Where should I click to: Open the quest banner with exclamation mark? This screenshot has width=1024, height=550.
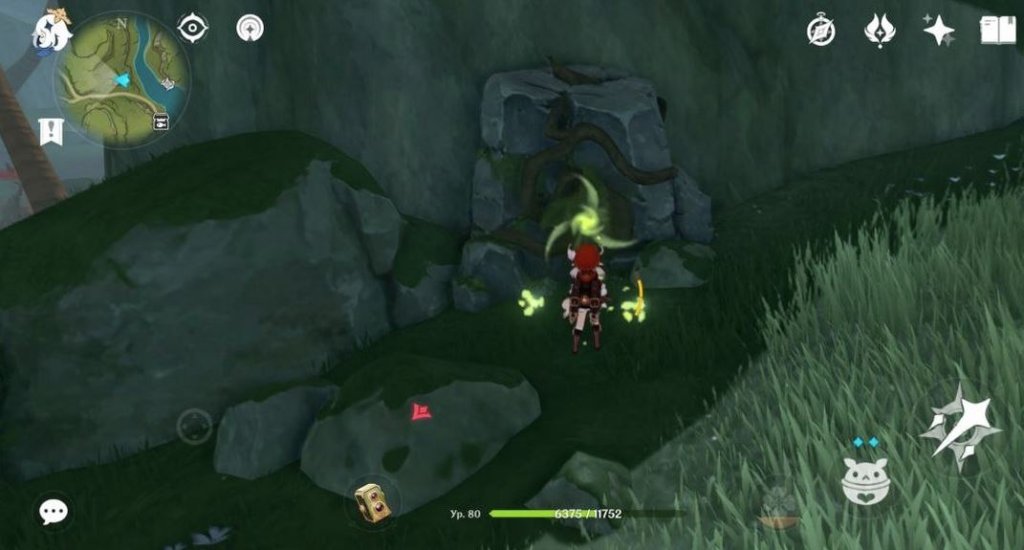click(51, 131)
